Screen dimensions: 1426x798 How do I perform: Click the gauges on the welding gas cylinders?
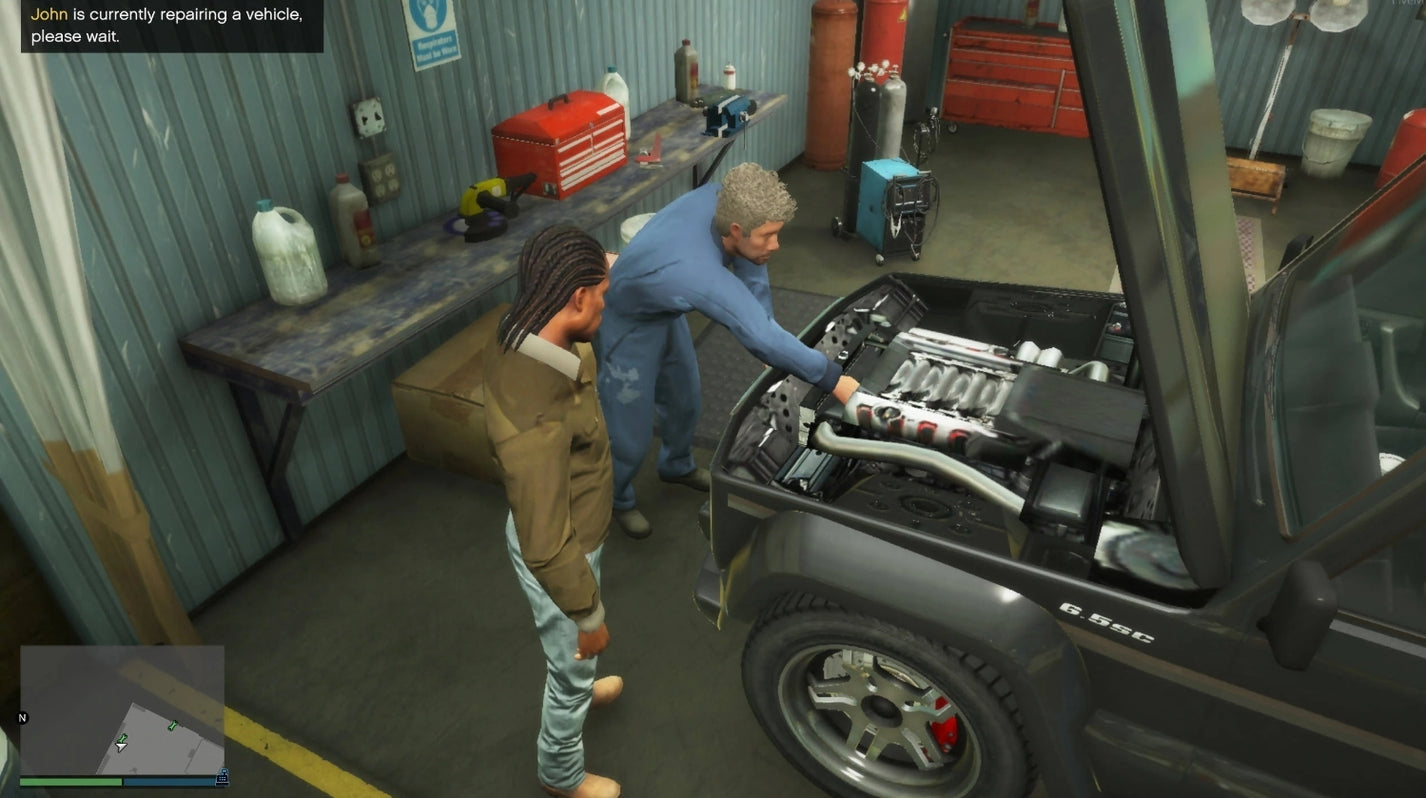(873, 70)
